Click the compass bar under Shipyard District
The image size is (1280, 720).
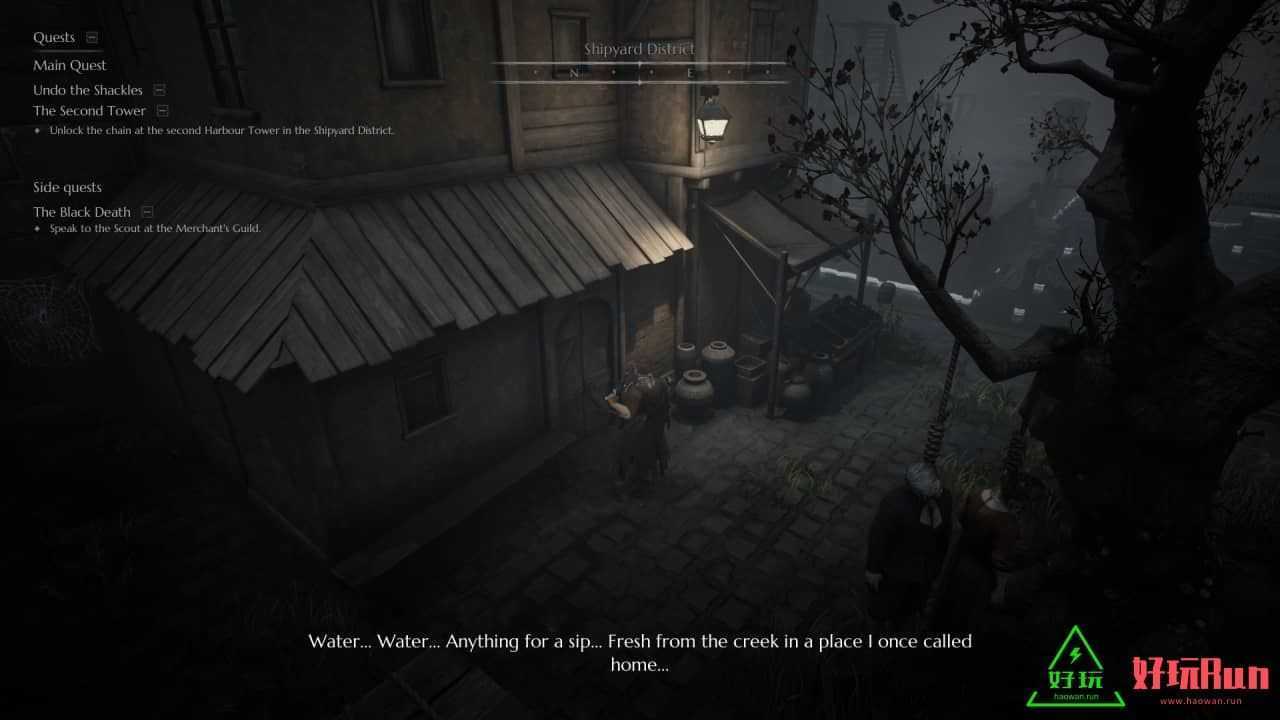tap(639, 73)
